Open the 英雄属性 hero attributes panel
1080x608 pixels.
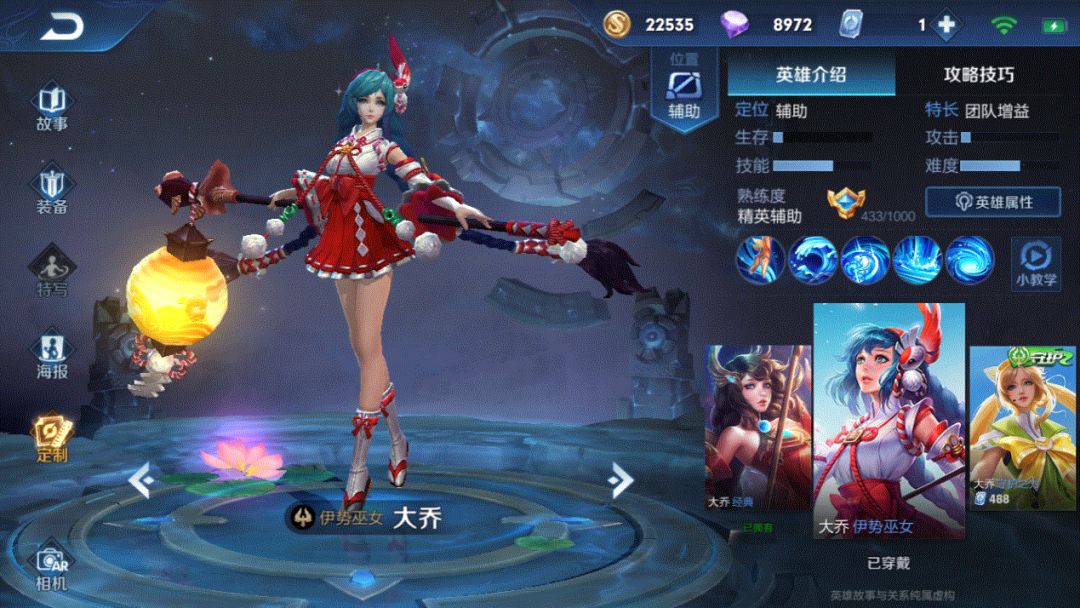tap(992, 202)
